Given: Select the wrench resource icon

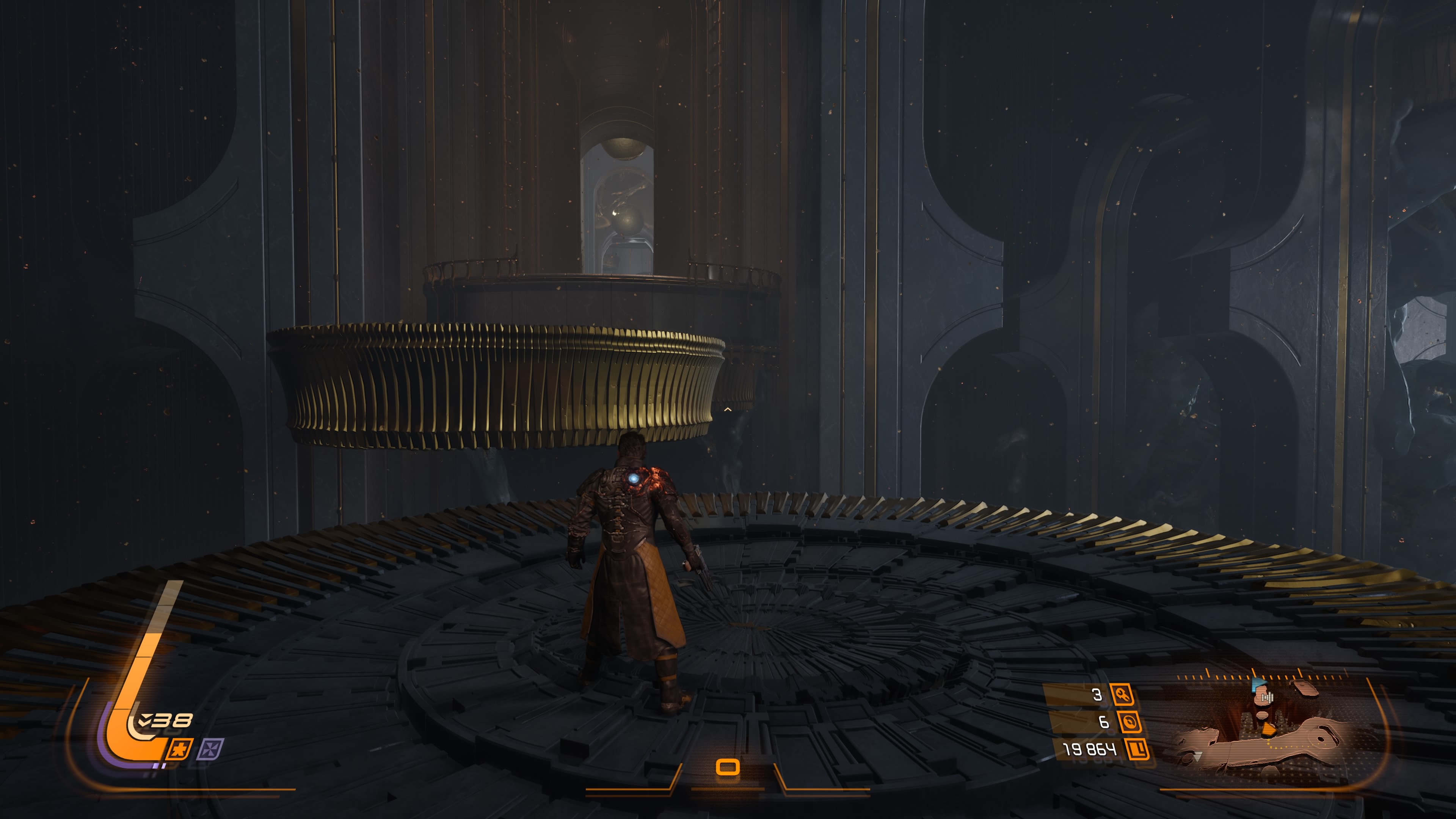Looking at the screenshot, I should [x=1122, y=695].
